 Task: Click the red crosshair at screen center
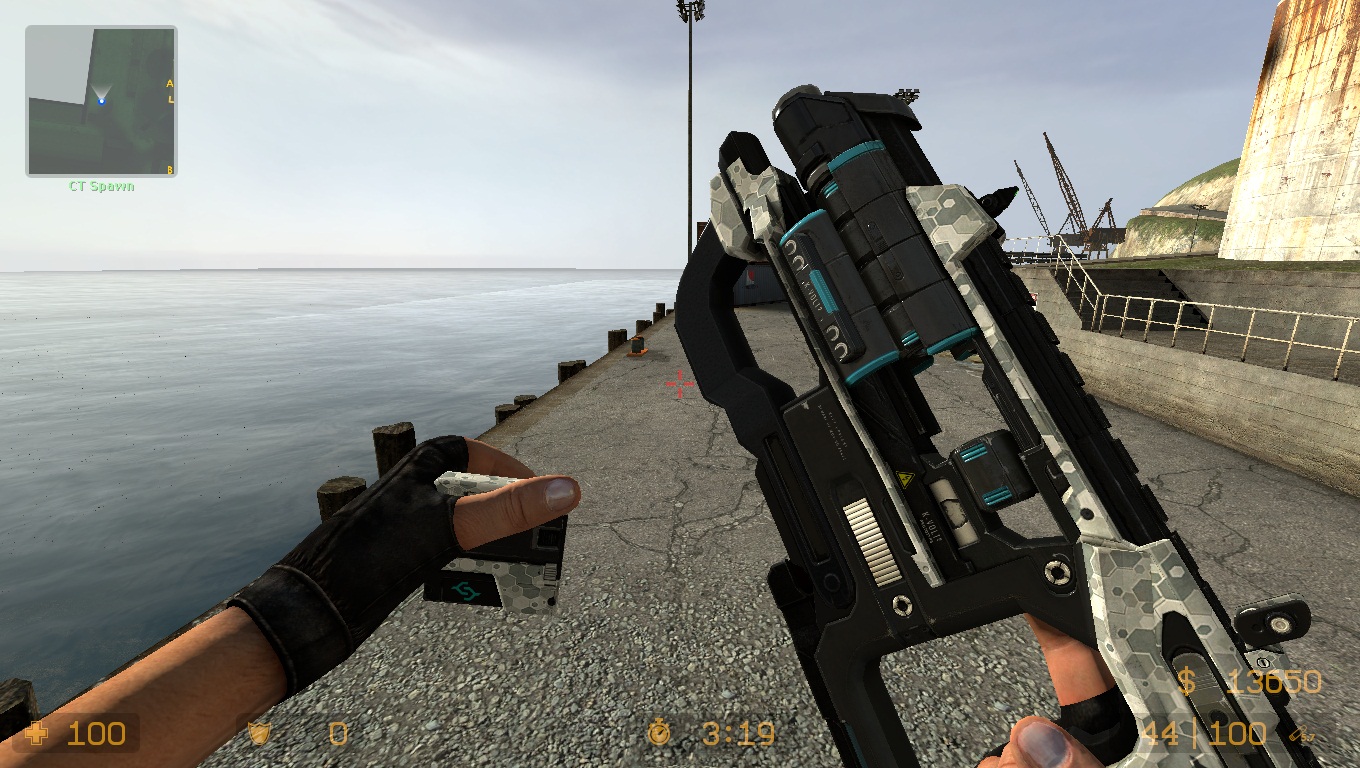click(x=679, y=382)
